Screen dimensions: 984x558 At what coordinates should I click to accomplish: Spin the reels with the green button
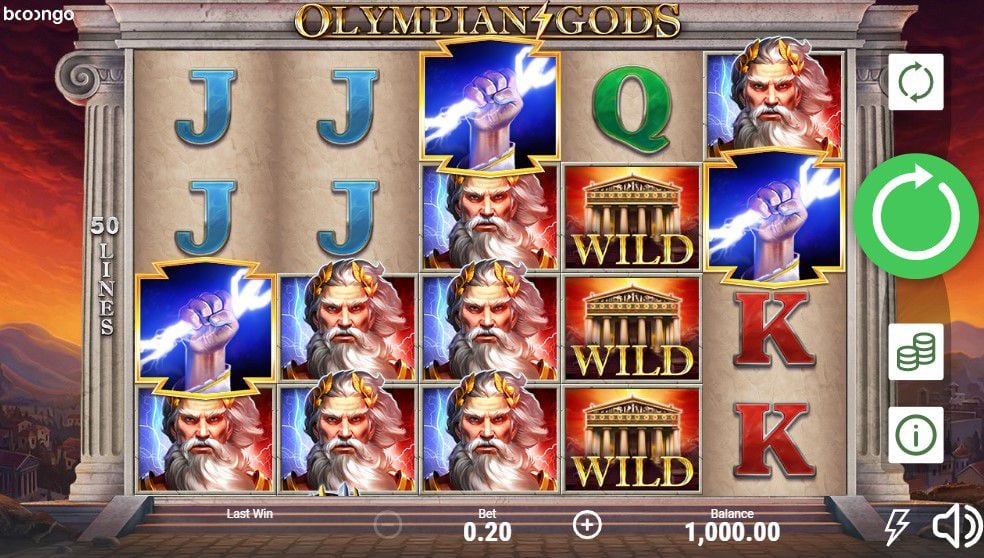pyautogui.click(x=915, y=216)
